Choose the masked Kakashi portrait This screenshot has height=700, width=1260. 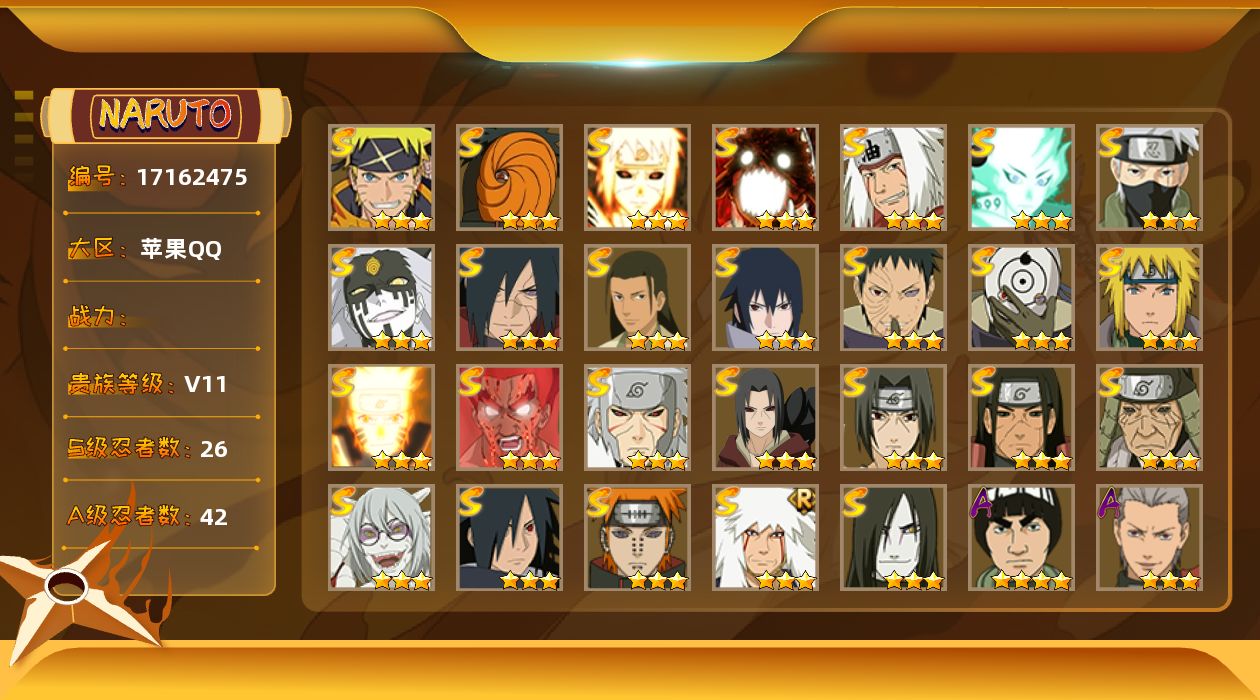click(1149, 177)
